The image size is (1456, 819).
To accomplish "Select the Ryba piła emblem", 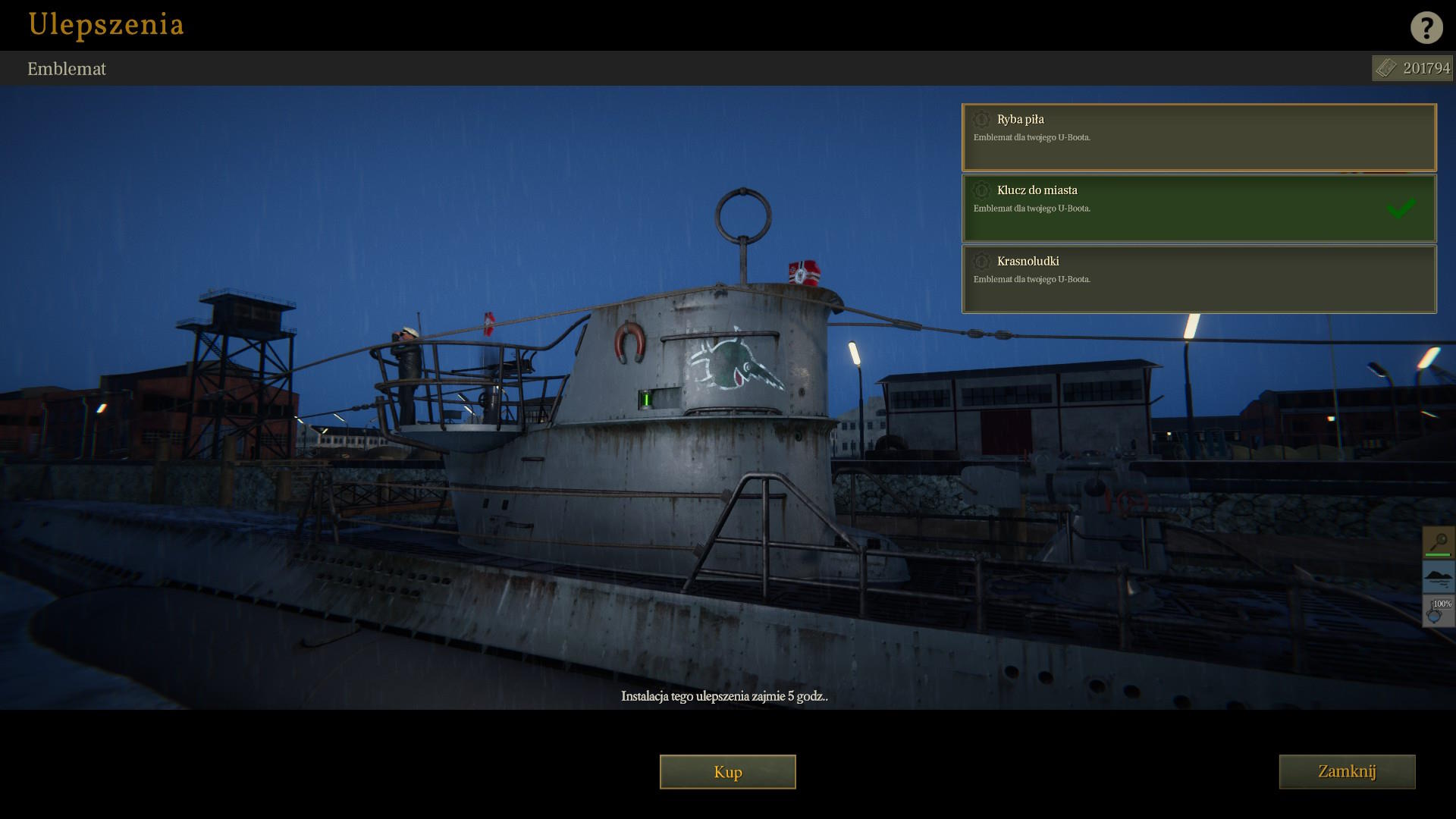I will click(1198, 137).
